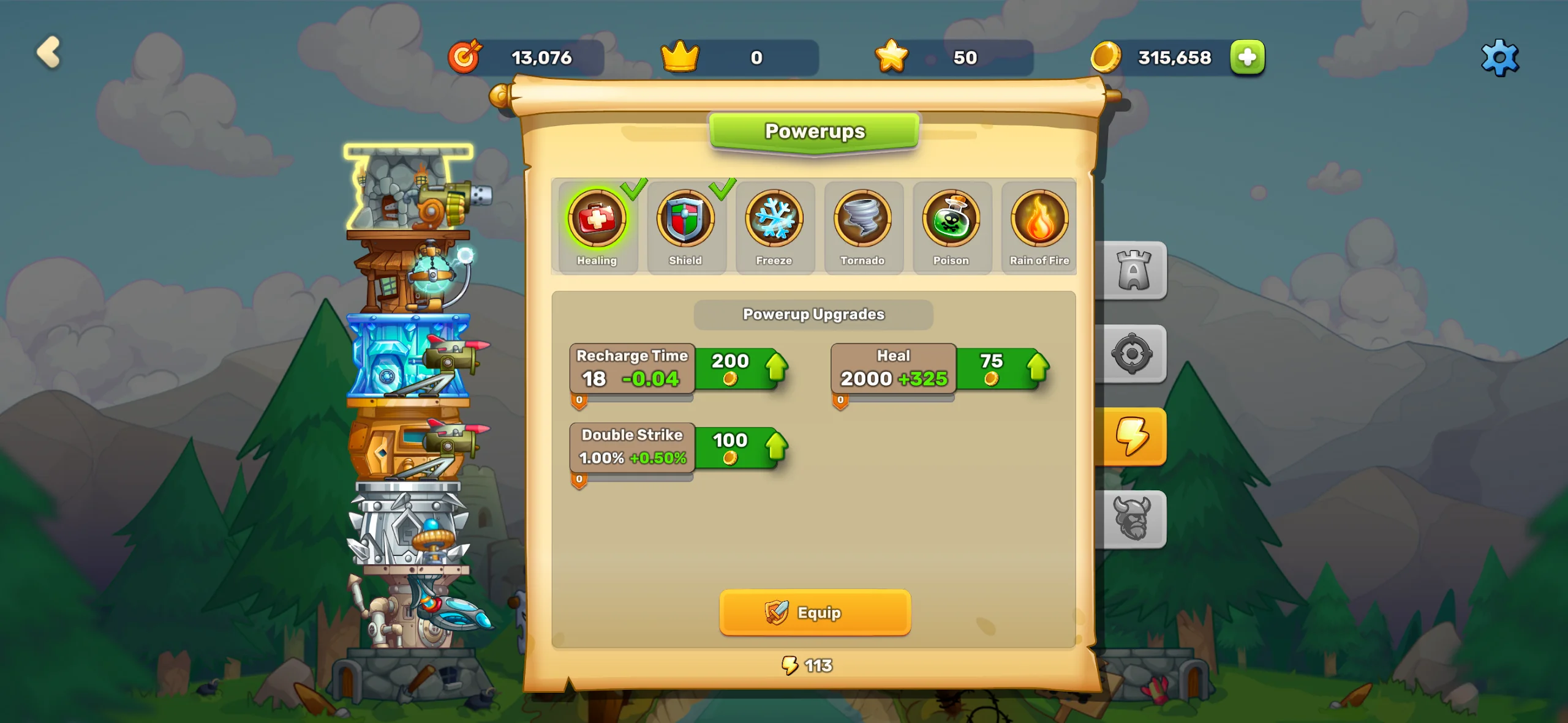Upgrade Double Strike for 100 coins

741,448
